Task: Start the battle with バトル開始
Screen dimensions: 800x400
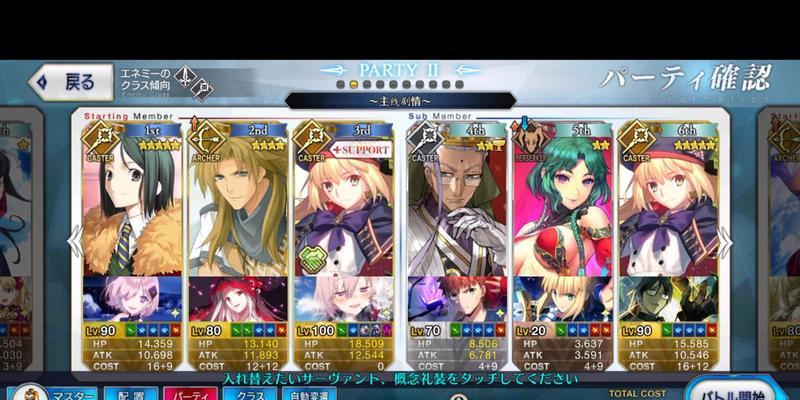Action: [x=736, y=390]
